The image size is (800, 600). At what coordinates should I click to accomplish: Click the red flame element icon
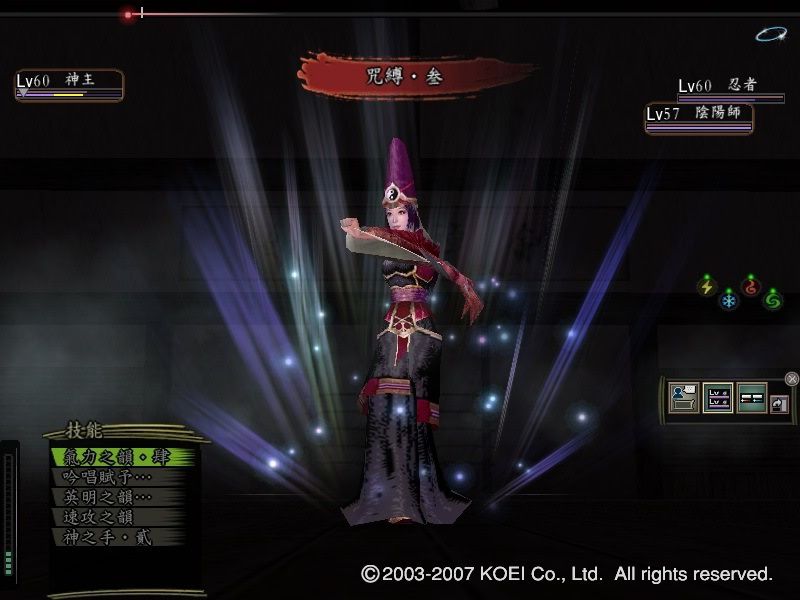pos(751,286)
